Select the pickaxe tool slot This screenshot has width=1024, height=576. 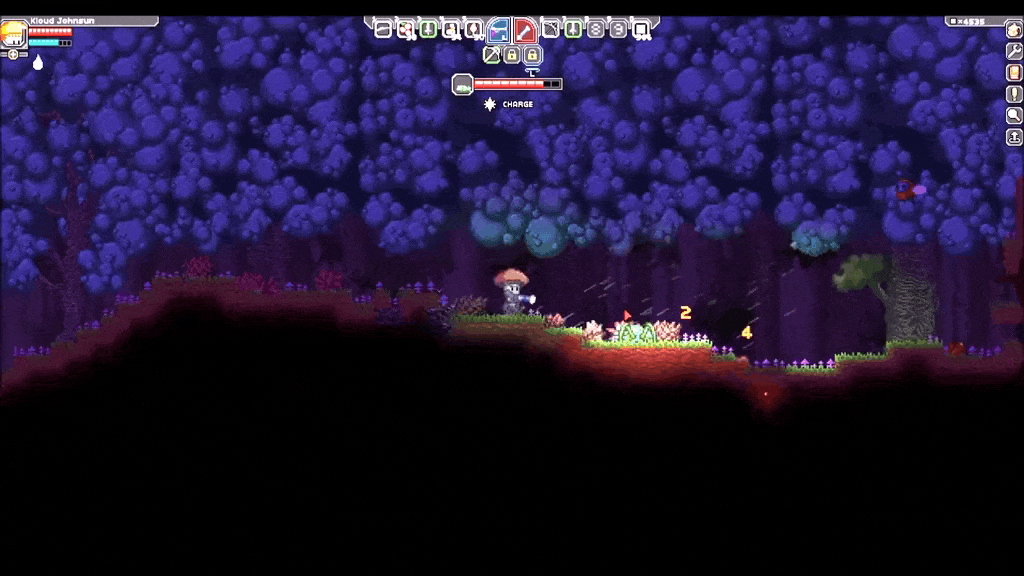(x=491, y=54)
